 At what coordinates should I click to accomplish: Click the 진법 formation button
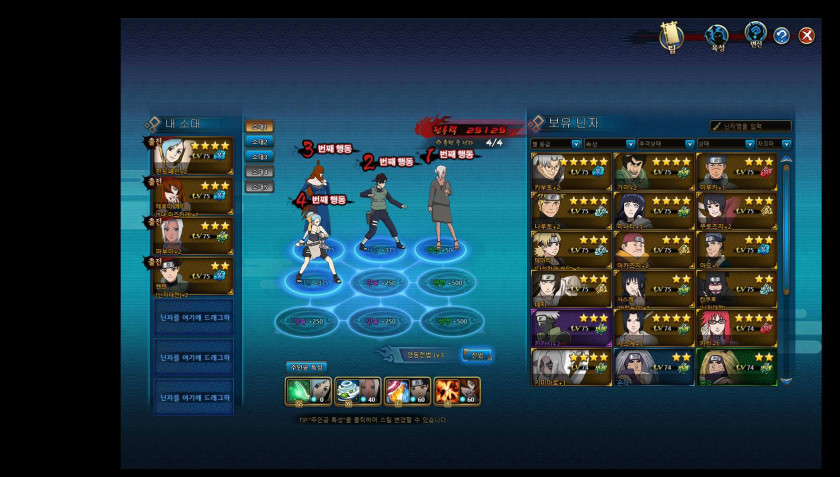click(x=477, y=355)
